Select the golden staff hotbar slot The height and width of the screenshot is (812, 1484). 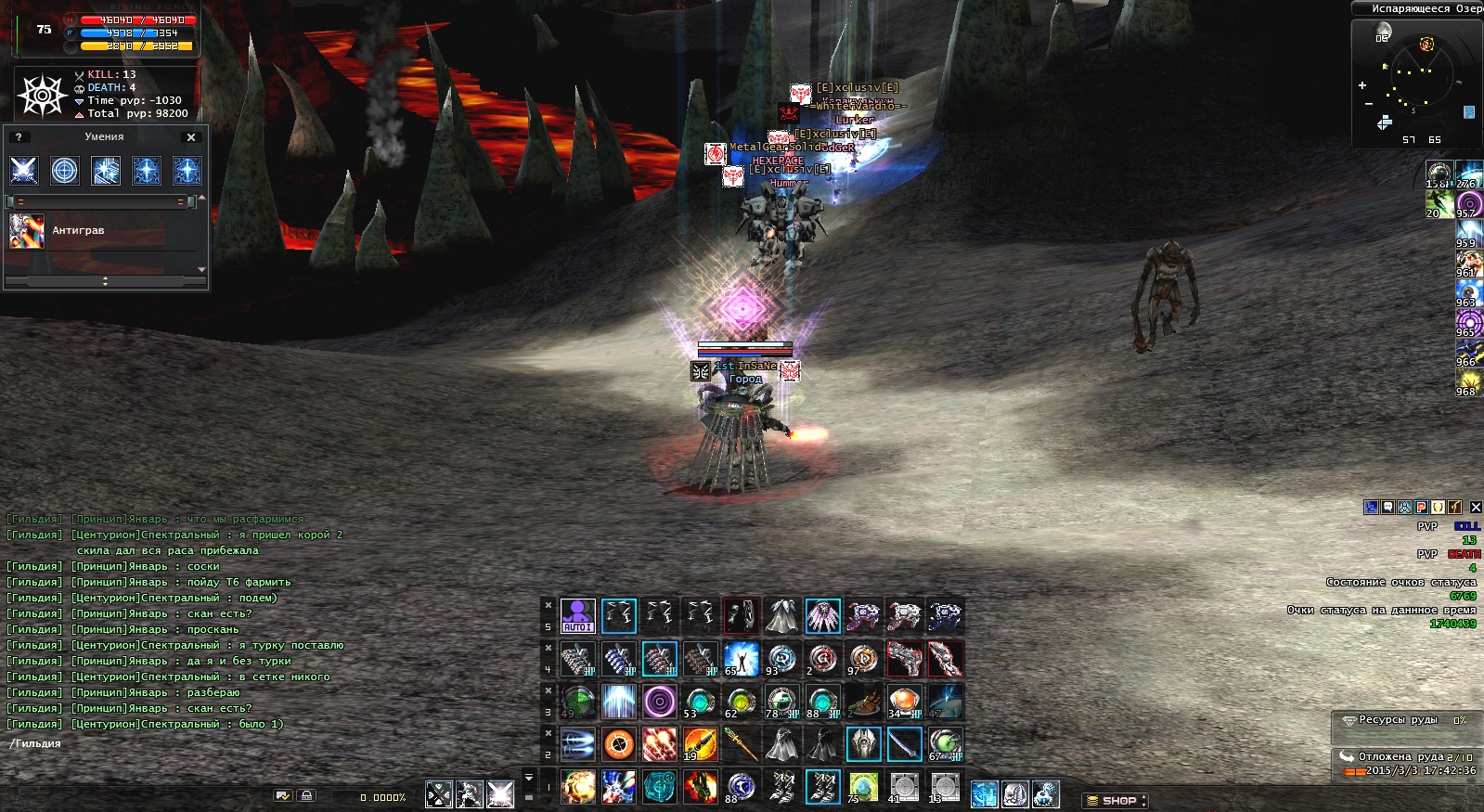click(x=741, y=744)
